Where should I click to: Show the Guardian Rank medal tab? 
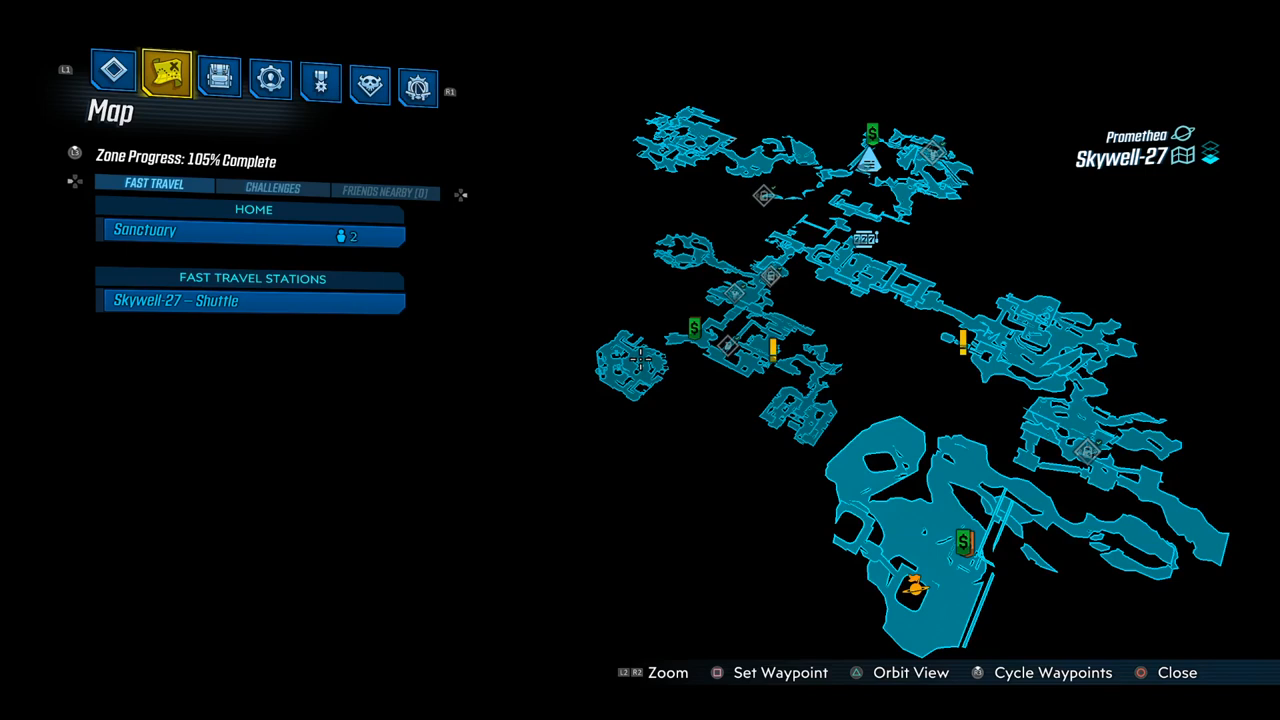pos(320,82)
